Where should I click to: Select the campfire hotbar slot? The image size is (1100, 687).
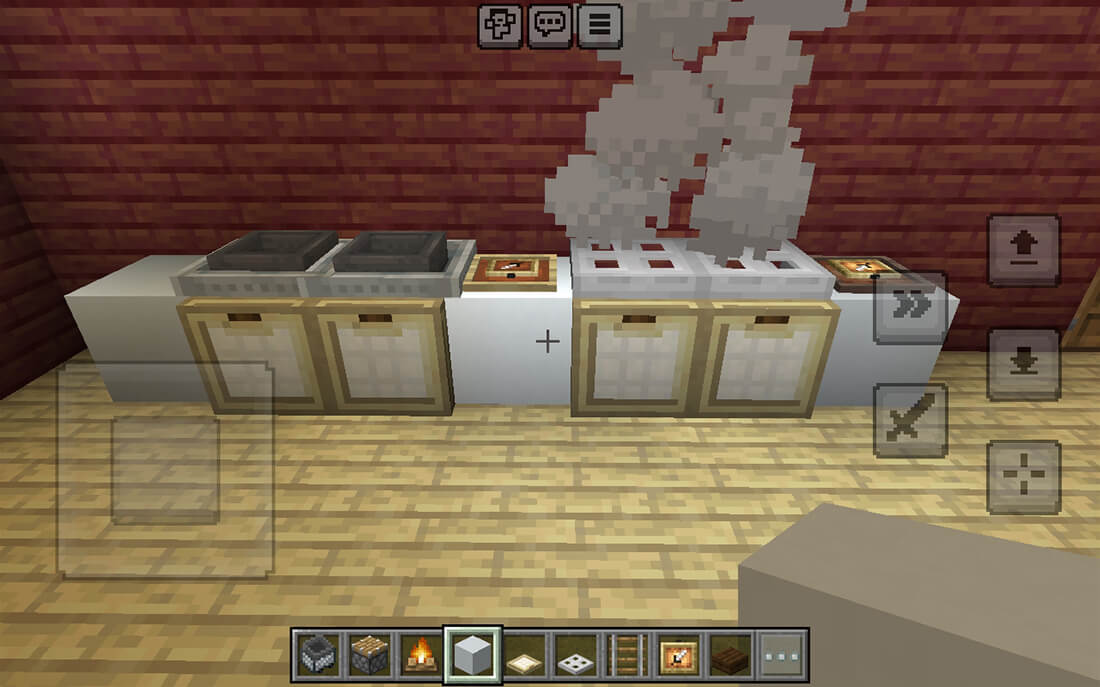click(420, 655)
